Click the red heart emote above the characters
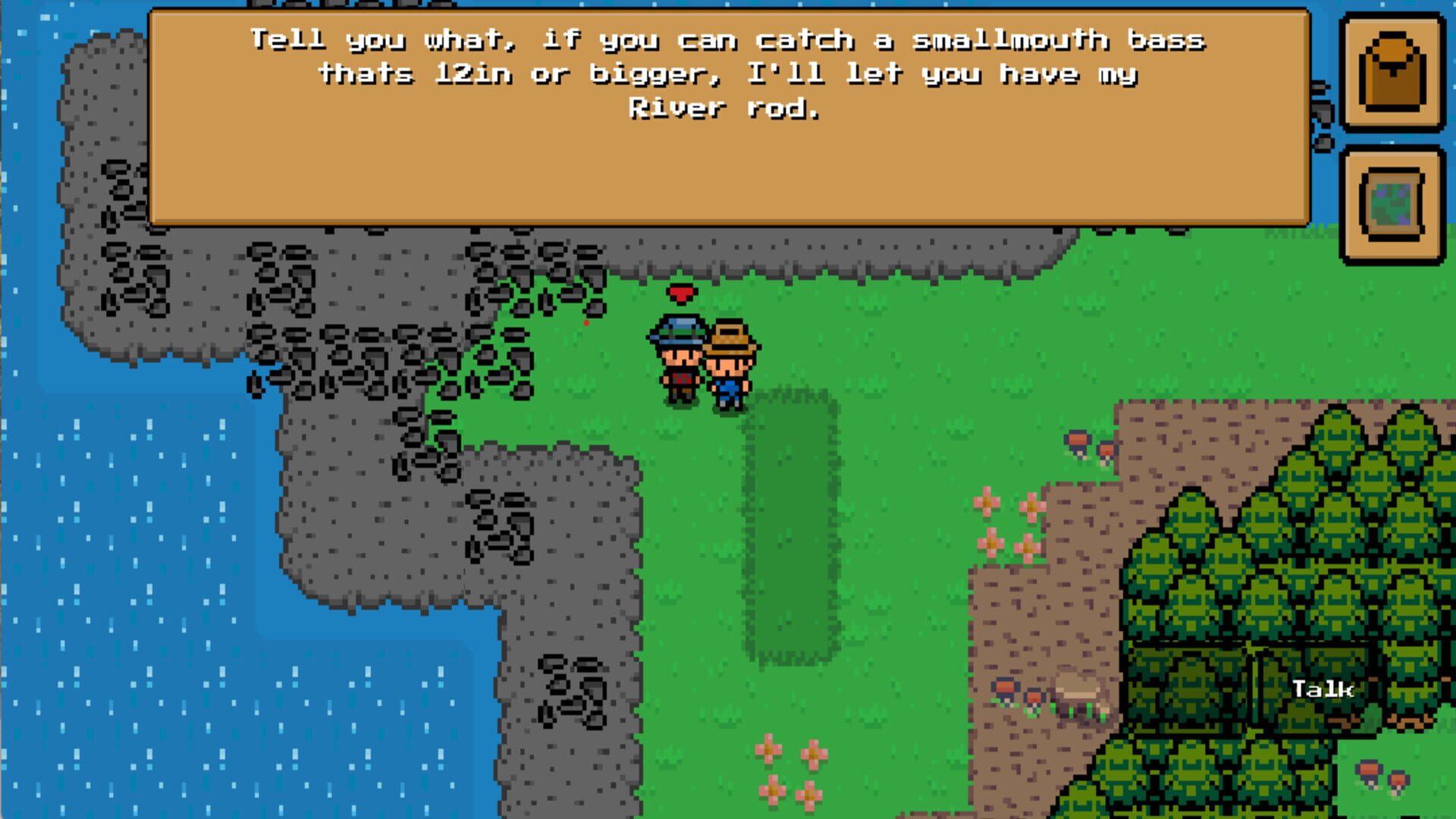The width and height of the screenshot is (1456, 819). [x=680, y=292]
